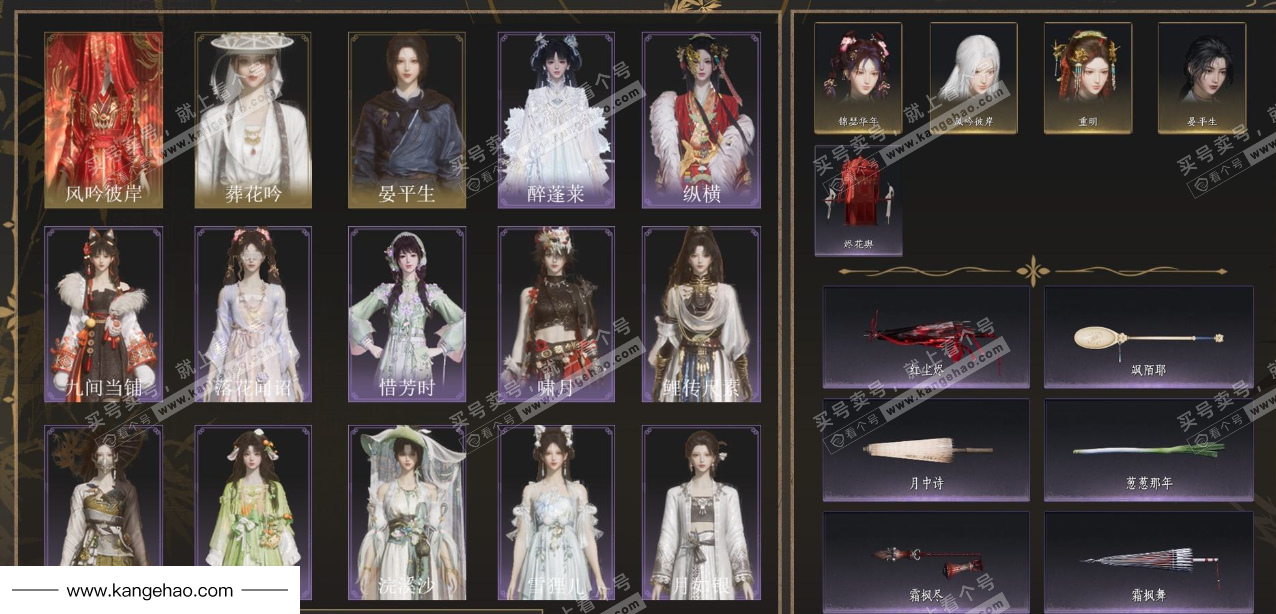Image resolution: width=1276 pixels, height=614 pixels.
Task: Click the 雪狸儿 outfit card
Action: [x=556, y=512]
